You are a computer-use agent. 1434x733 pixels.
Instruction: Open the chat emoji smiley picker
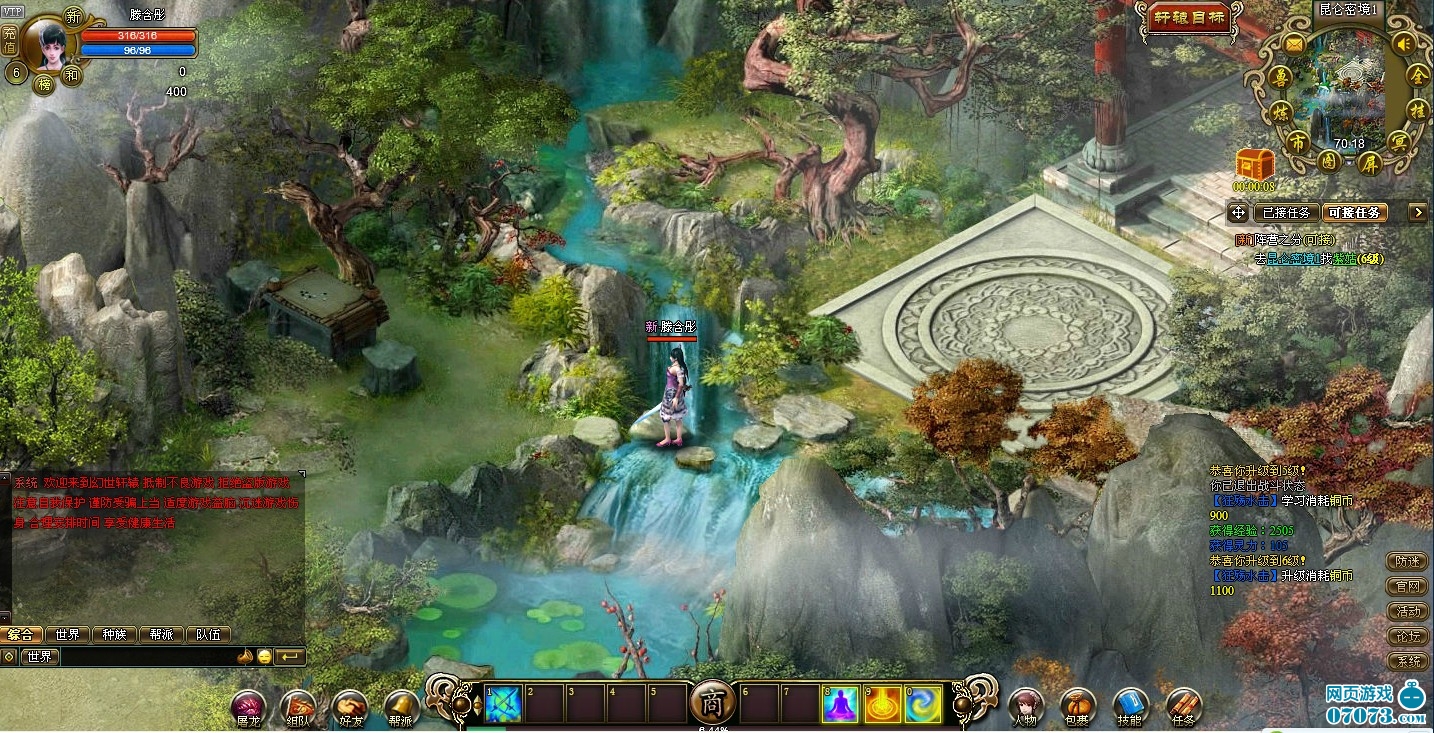point(264,657)
